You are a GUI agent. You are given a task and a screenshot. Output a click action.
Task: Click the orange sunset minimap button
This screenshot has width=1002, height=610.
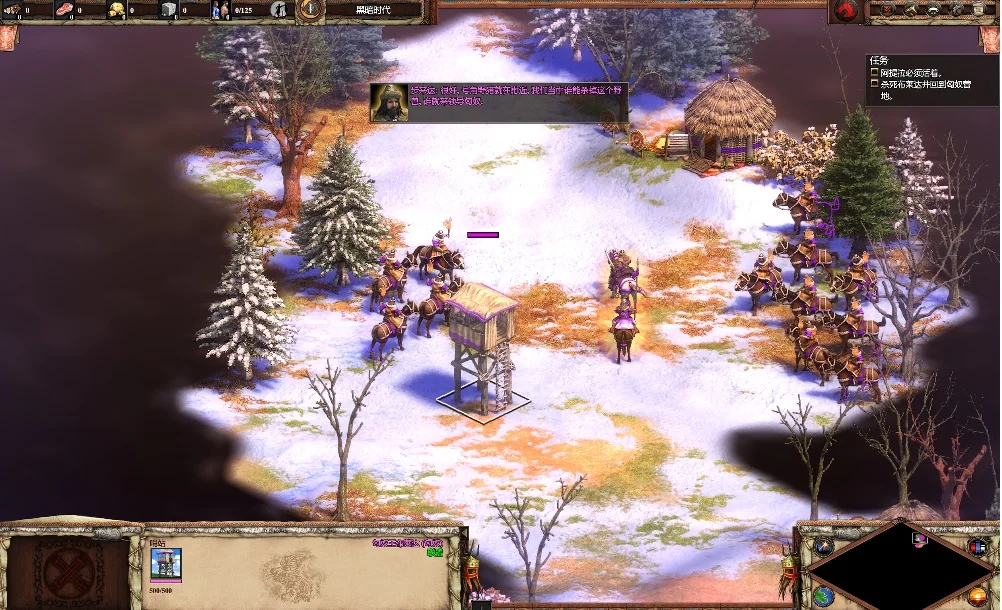(977, 597)
